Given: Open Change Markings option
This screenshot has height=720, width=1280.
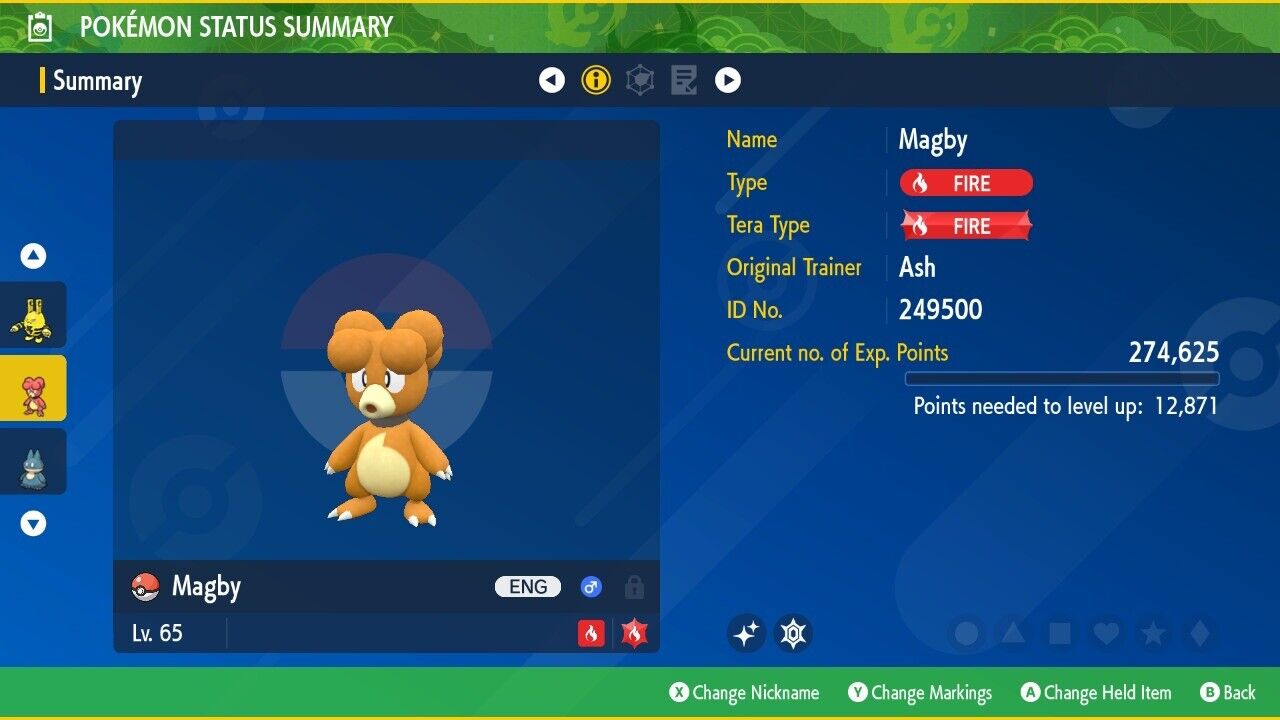Looking at the screenshot, I should pyautogui.click(x=920, y=692).
